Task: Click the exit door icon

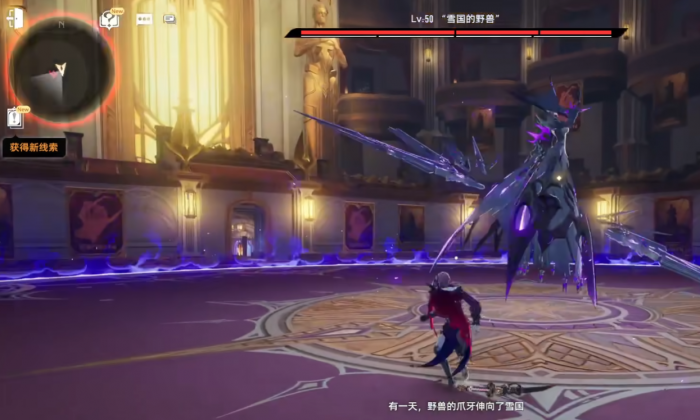Action: (15, 18)
